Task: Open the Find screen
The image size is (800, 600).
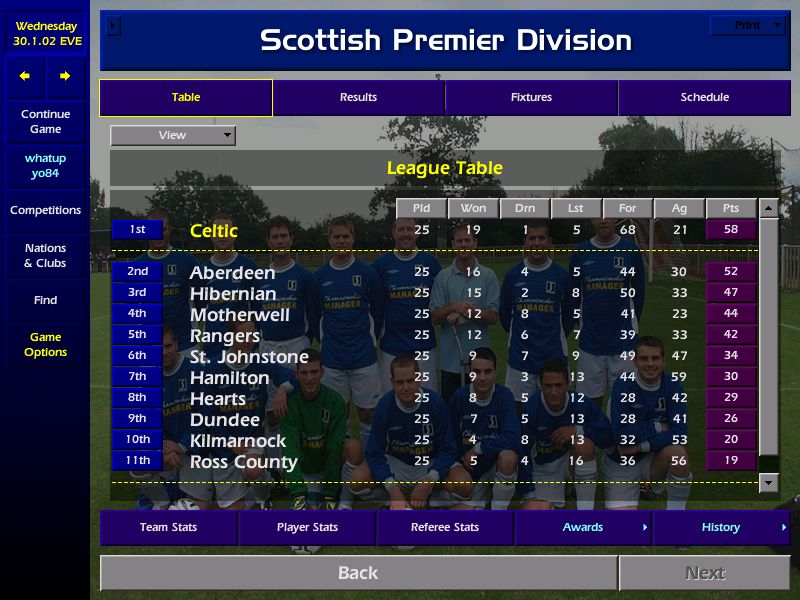Action: (45, 300)
